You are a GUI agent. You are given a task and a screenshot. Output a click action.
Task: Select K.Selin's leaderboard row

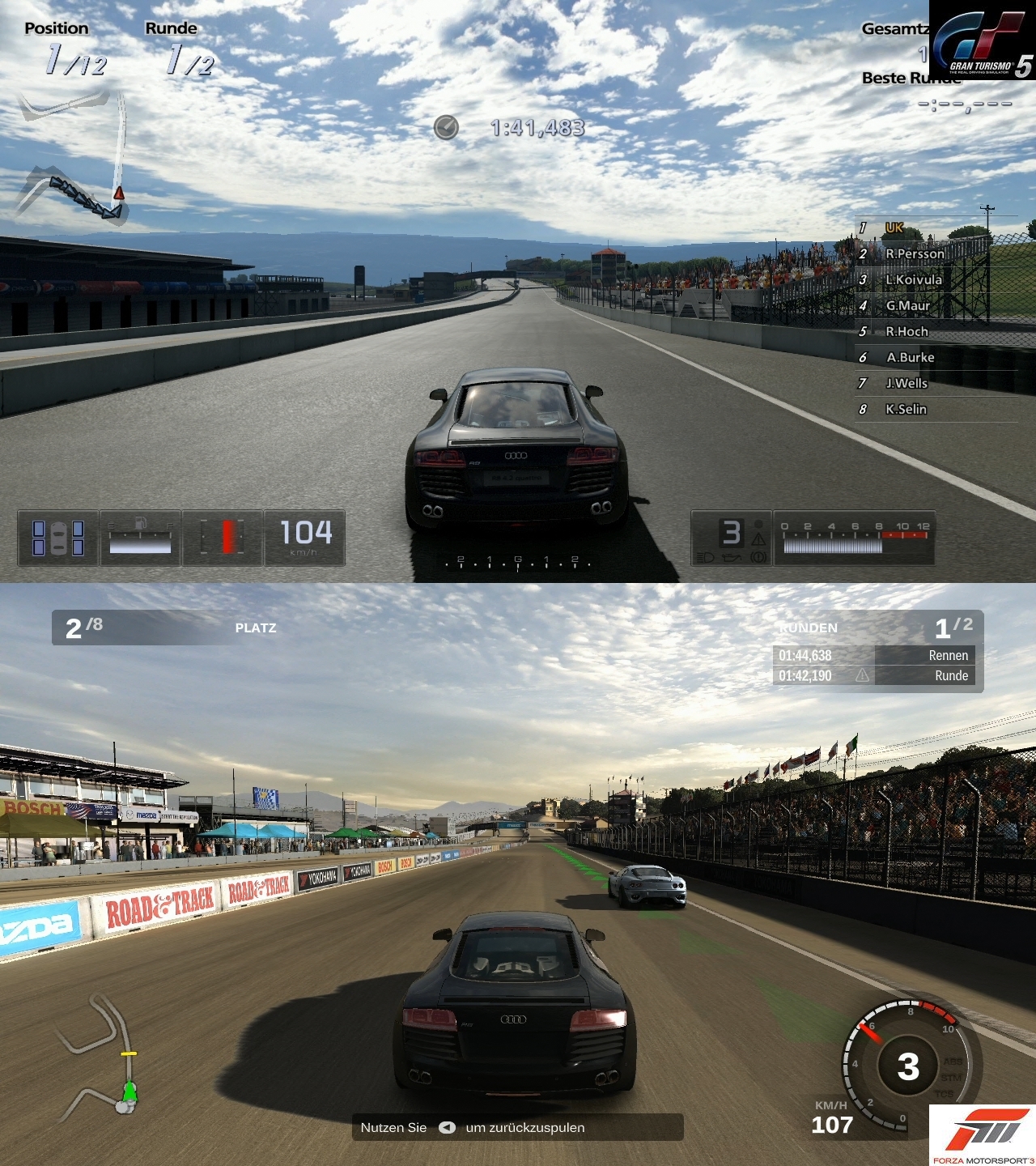pyautogui.click(x=906, y=409)
